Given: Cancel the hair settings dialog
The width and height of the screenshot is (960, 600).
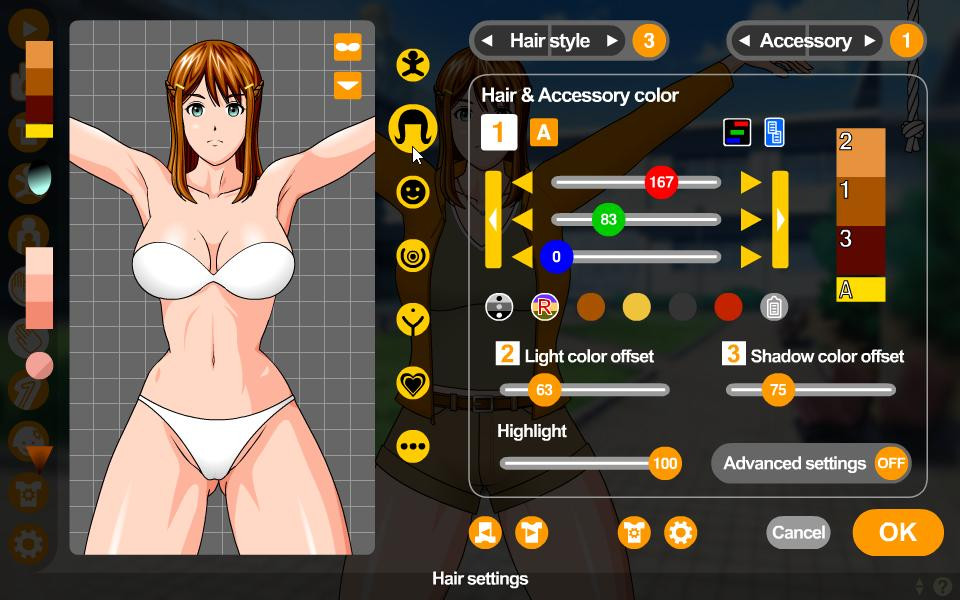Looking at the screenshot, I should tap(798, 532).
